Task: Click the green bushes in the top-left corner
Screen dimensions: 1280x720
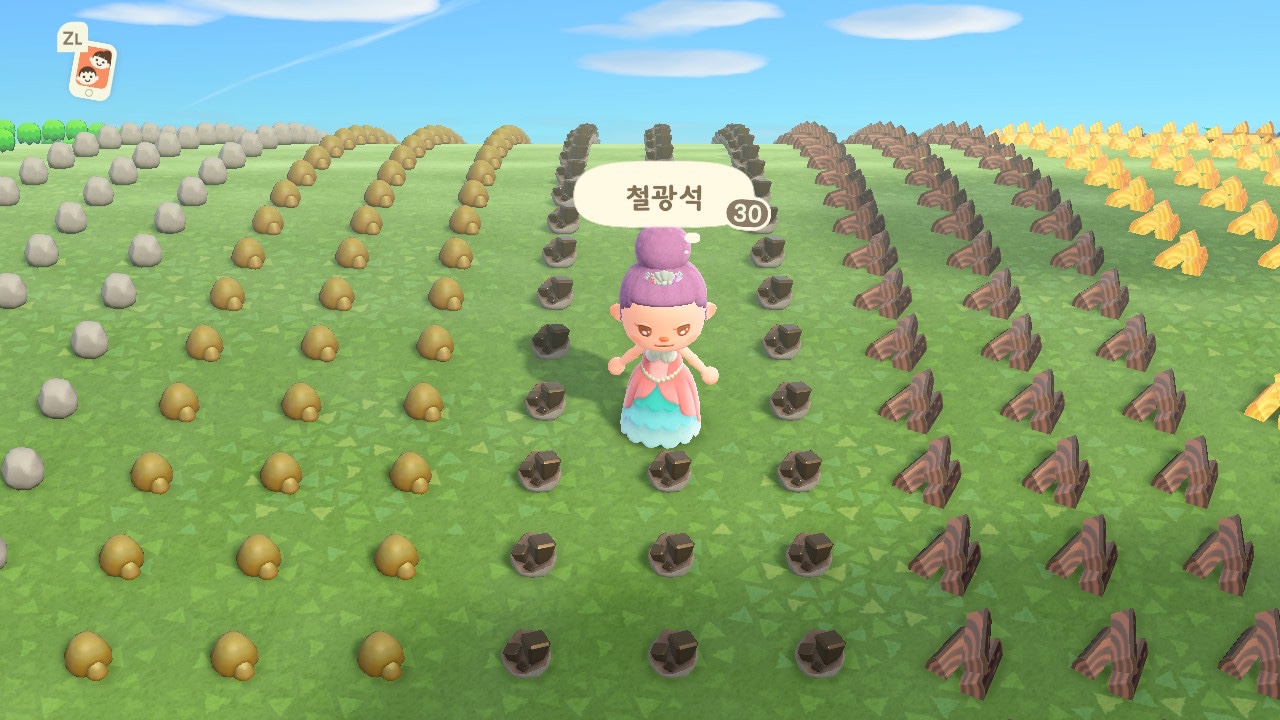Action: click(x=30, y=130)
